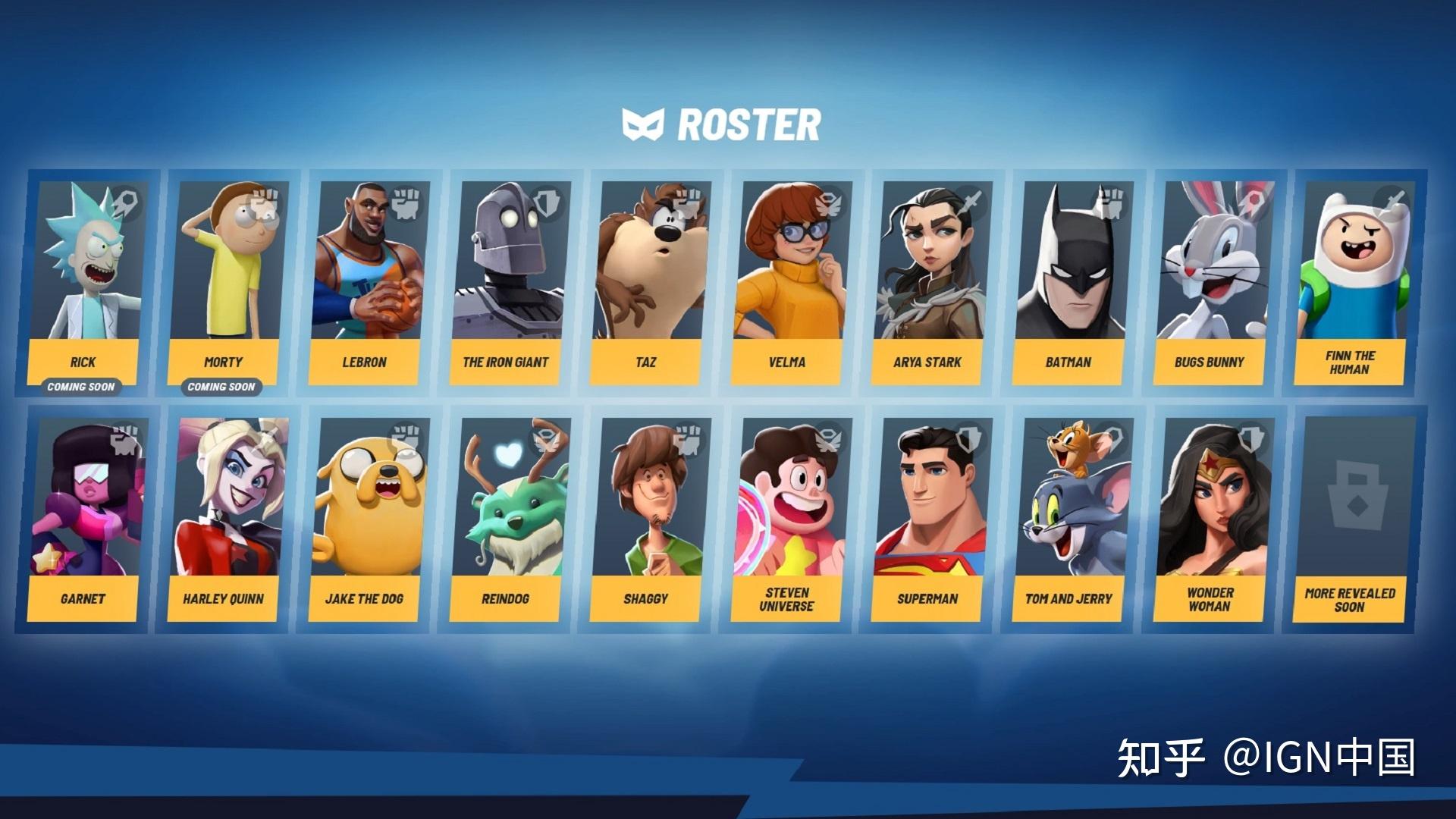The width and height of the screenshot is (1456, 819).
Task: Click the locked More Revealed Soon tile
Action: pos(1351,519)
